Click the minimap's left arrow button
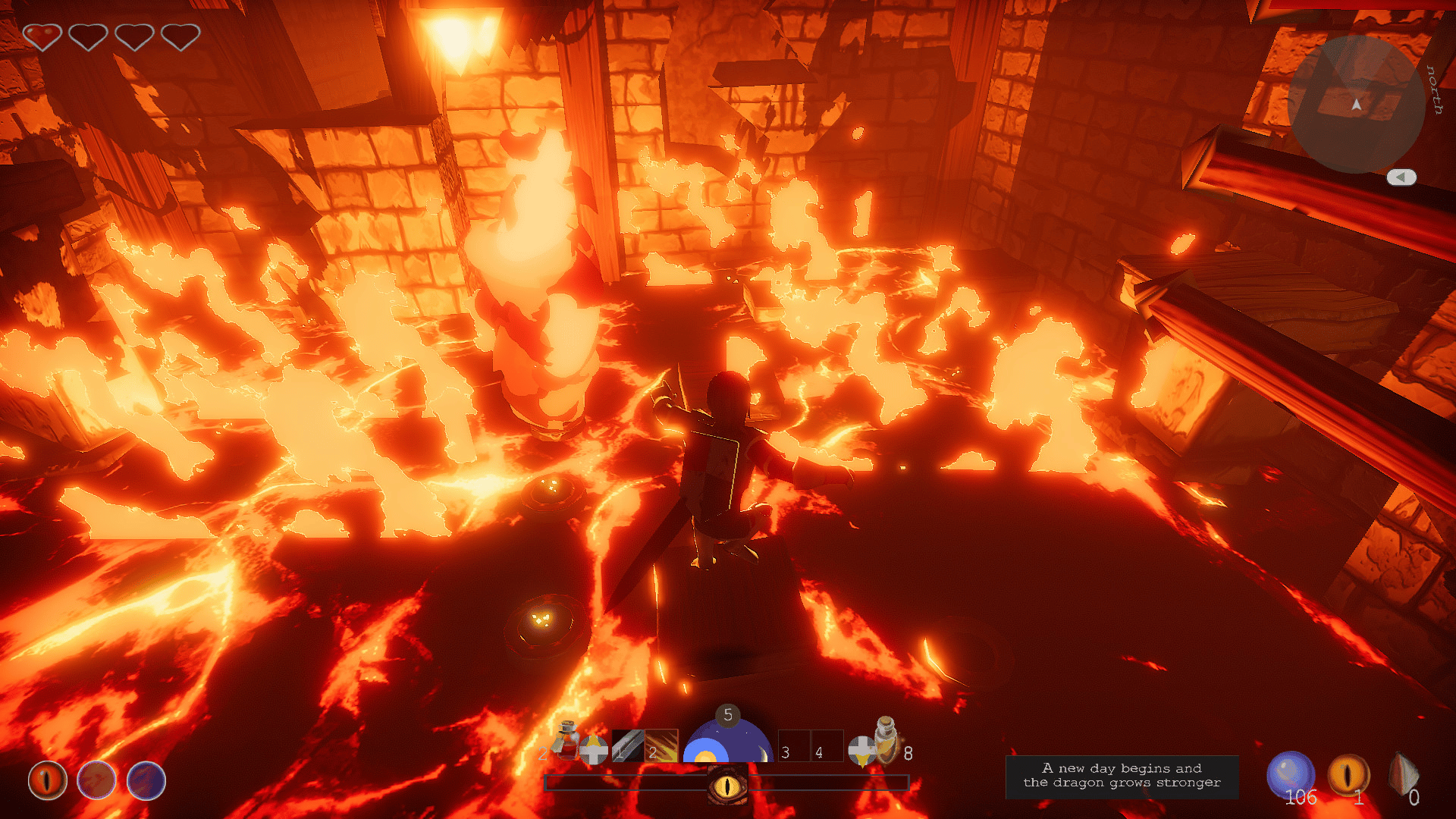The image size is (1456, 819). click(x=1401, y=177)
